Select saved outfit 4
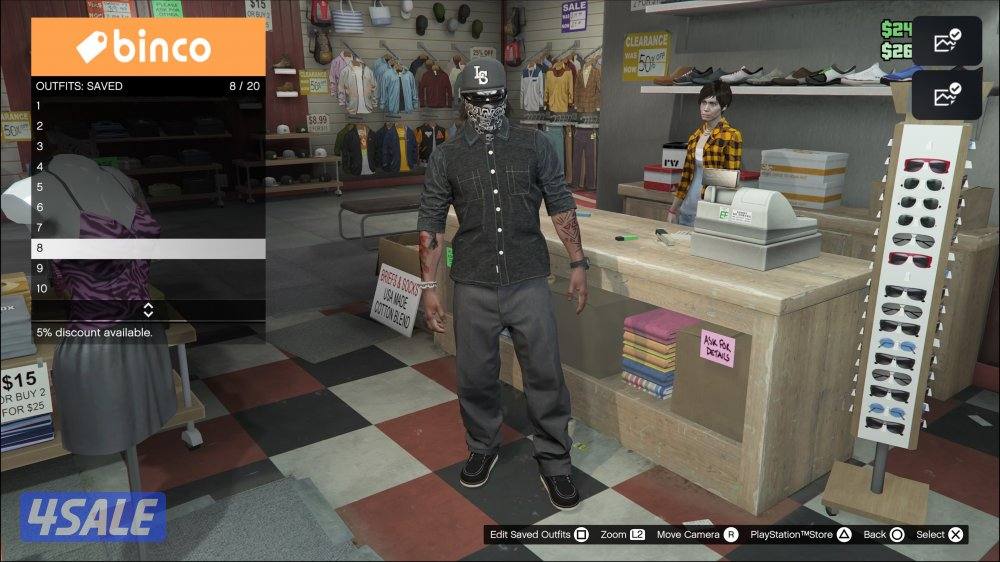This screenshot has height=562, width=1000. (x=148, y=167)
